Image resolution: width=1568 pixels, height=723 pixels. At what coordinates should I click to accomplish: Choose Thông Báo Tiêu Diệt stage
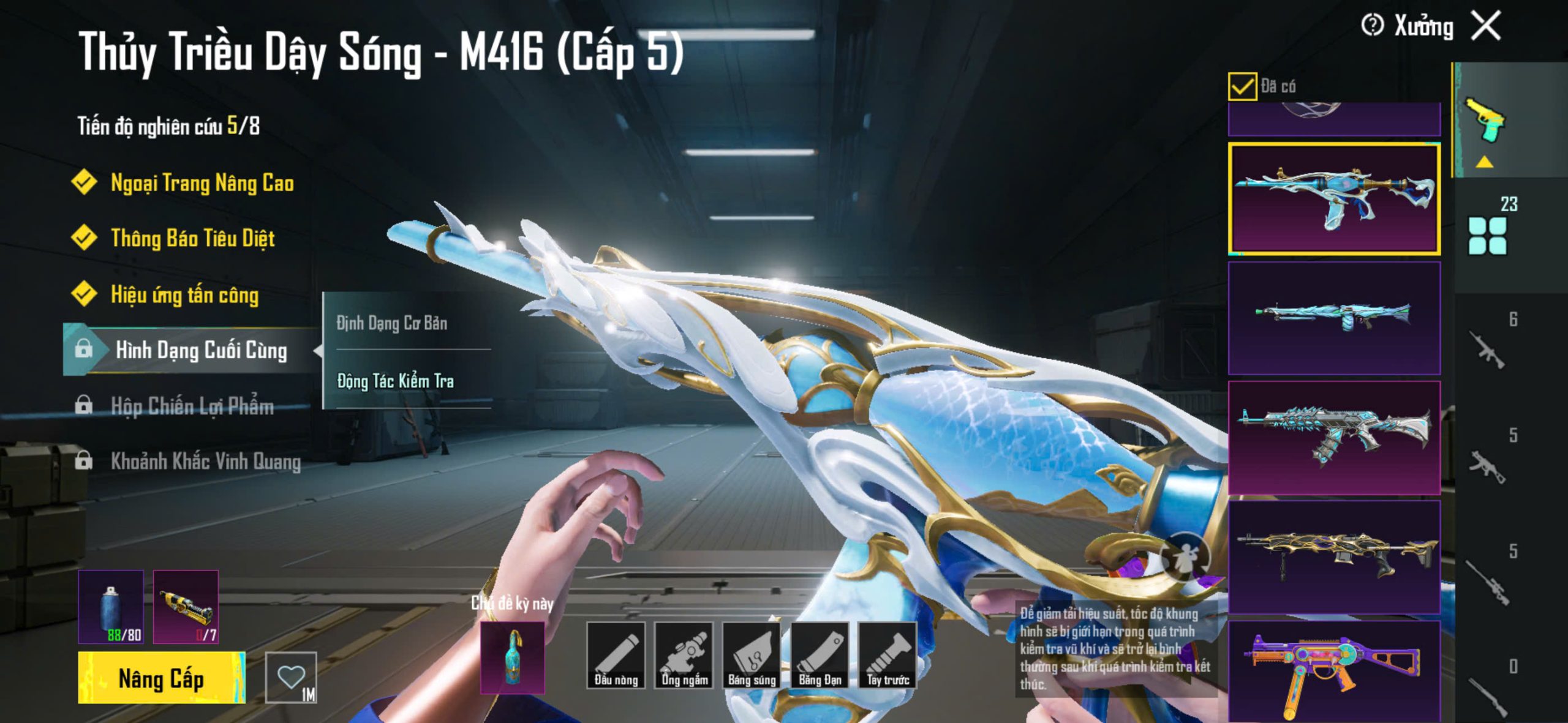click(x=192, y=238)
